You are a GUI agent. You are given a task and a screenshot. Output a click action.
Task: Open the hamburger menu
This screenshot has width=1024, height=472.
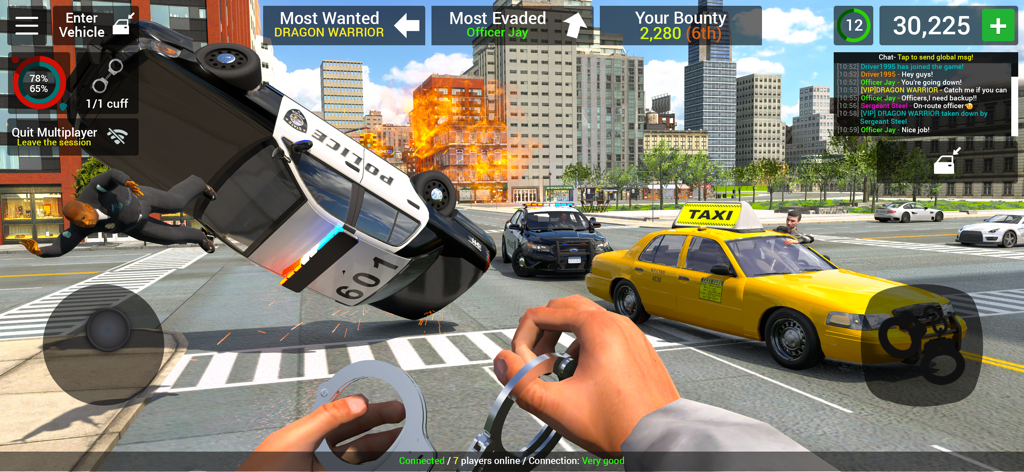click(x=27, y=25)
